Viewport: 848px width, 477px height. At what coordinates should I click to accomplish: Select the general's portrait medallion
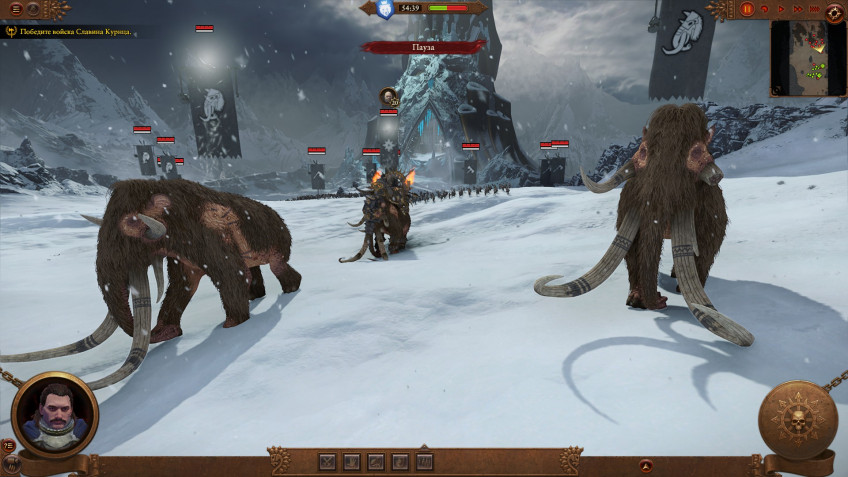click(55, 414)
